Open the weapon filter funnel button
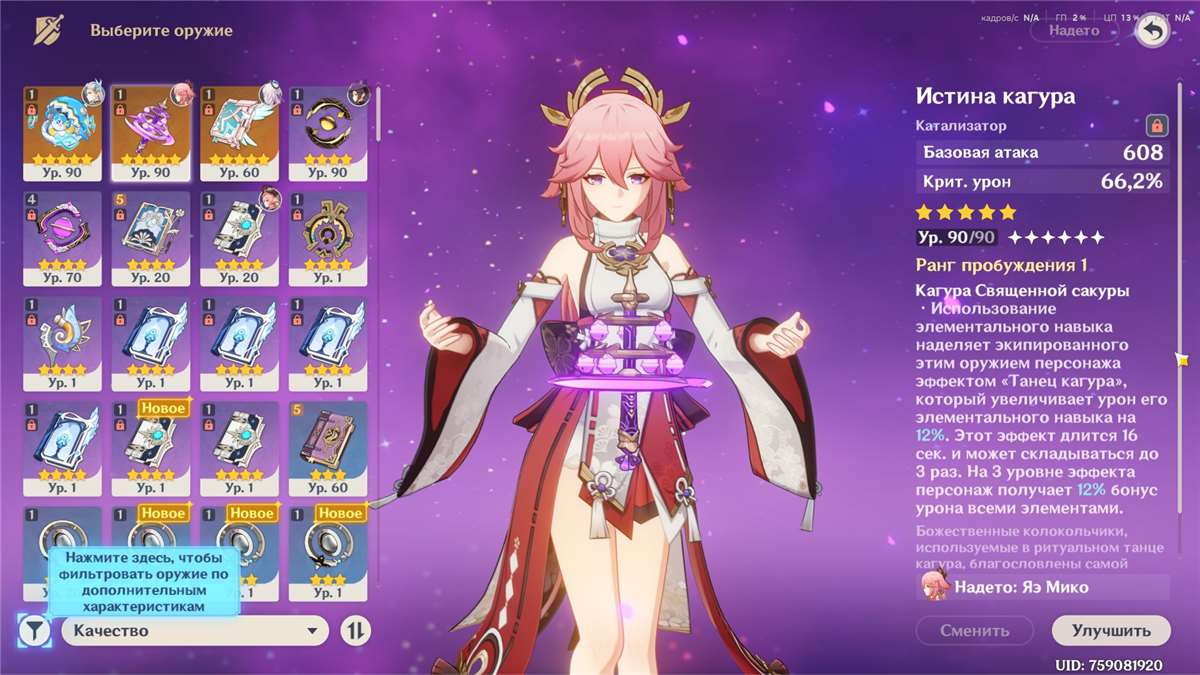 pyautogui.click(x=34, y=630)
